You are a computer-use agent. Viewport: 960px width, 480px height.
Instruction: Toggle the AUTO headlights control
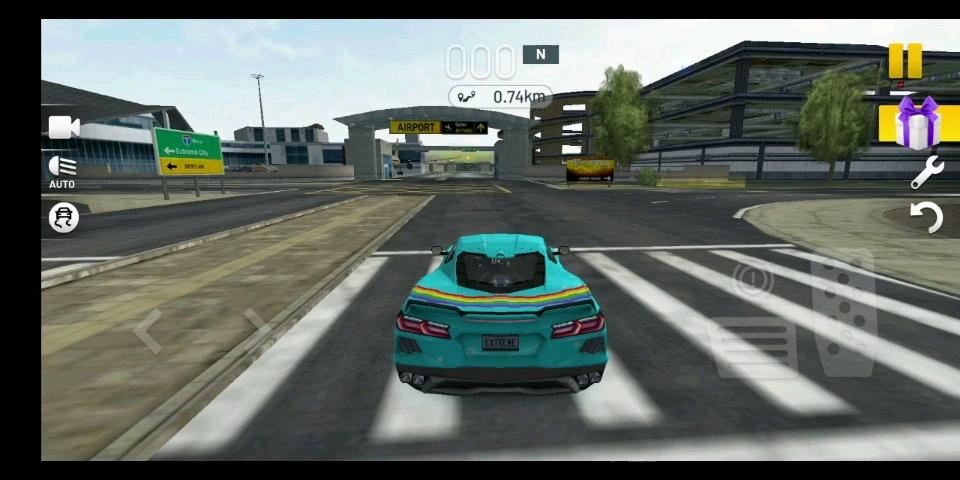point(62,170)
